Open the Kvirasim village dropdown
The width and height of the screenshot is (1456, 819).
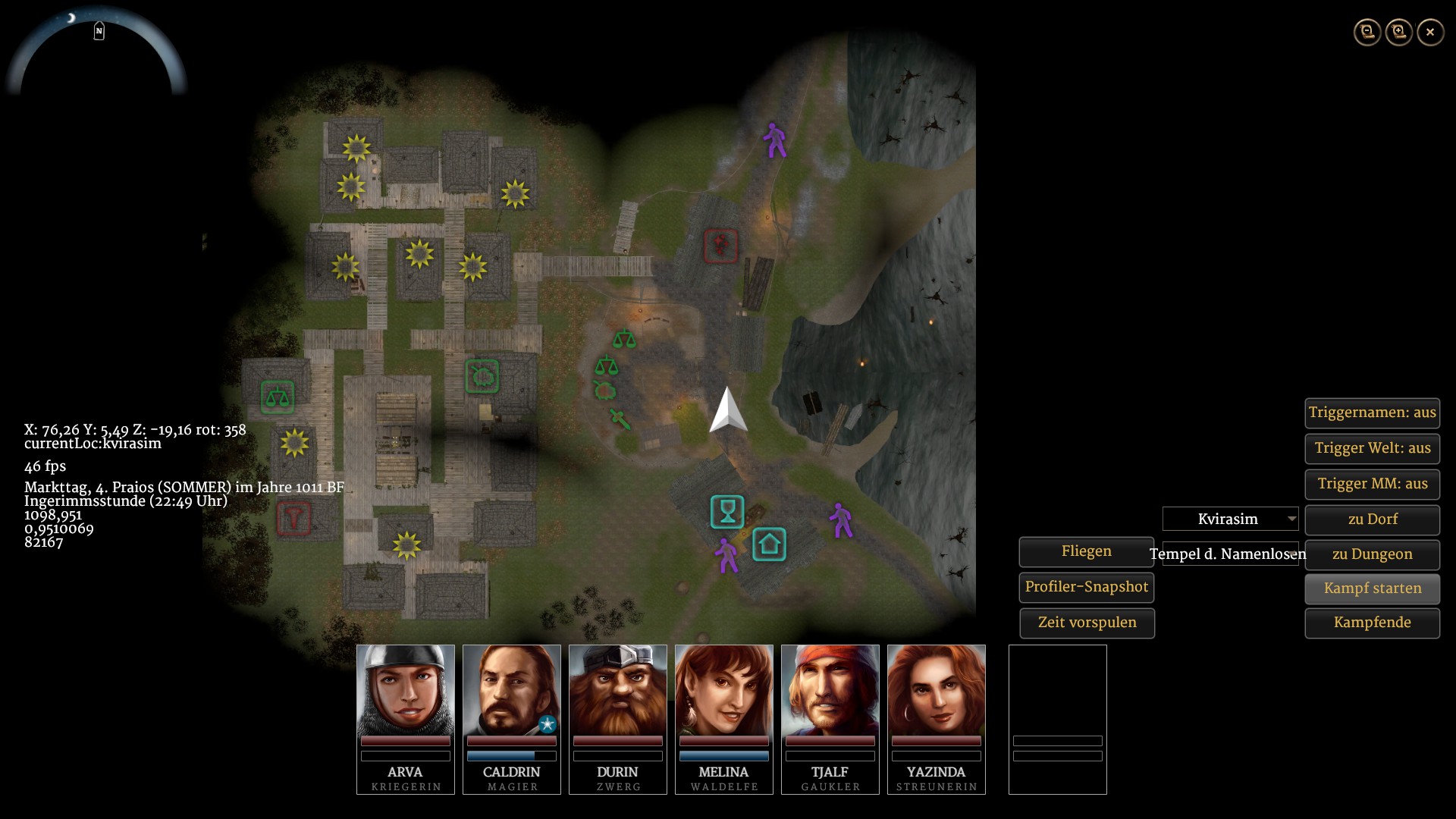tap(1230, 519)
